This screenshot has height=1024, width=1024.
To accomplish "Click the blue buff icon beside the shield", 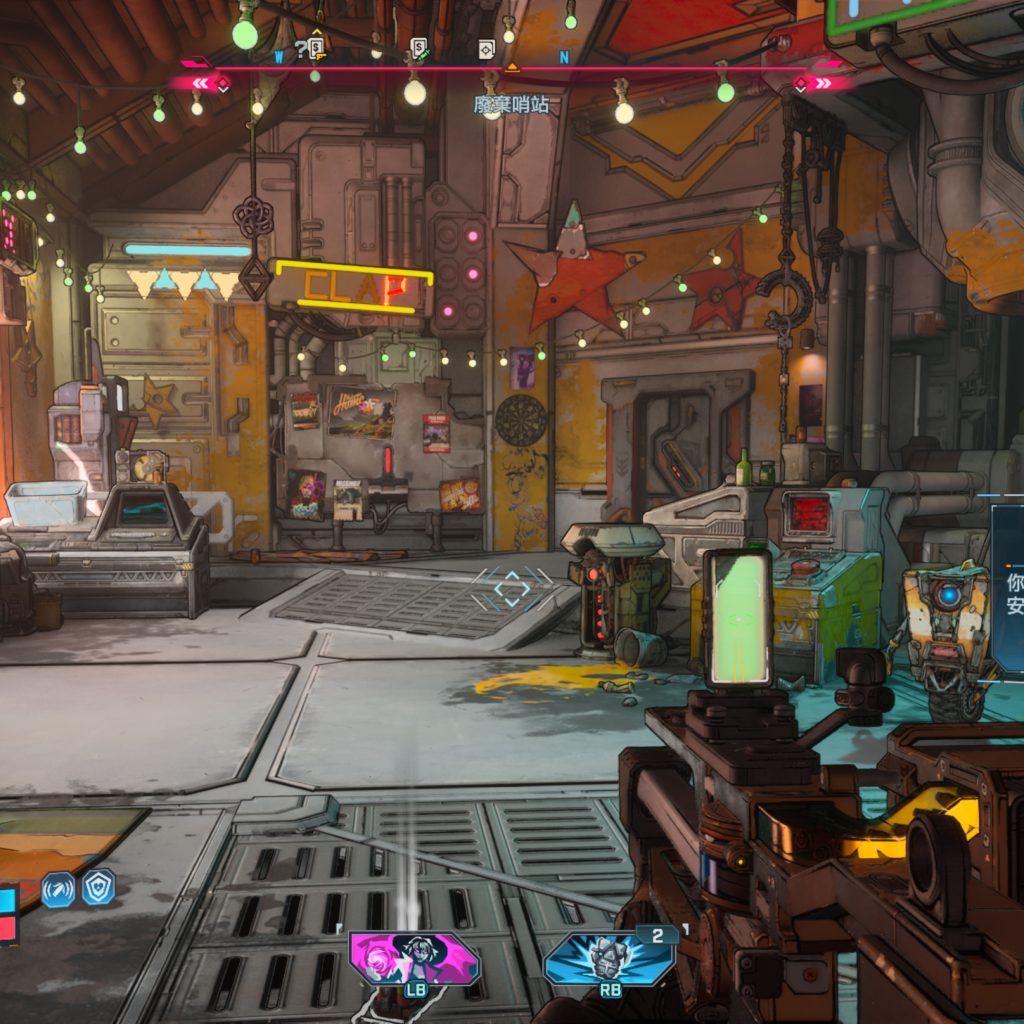I will 58,889.
